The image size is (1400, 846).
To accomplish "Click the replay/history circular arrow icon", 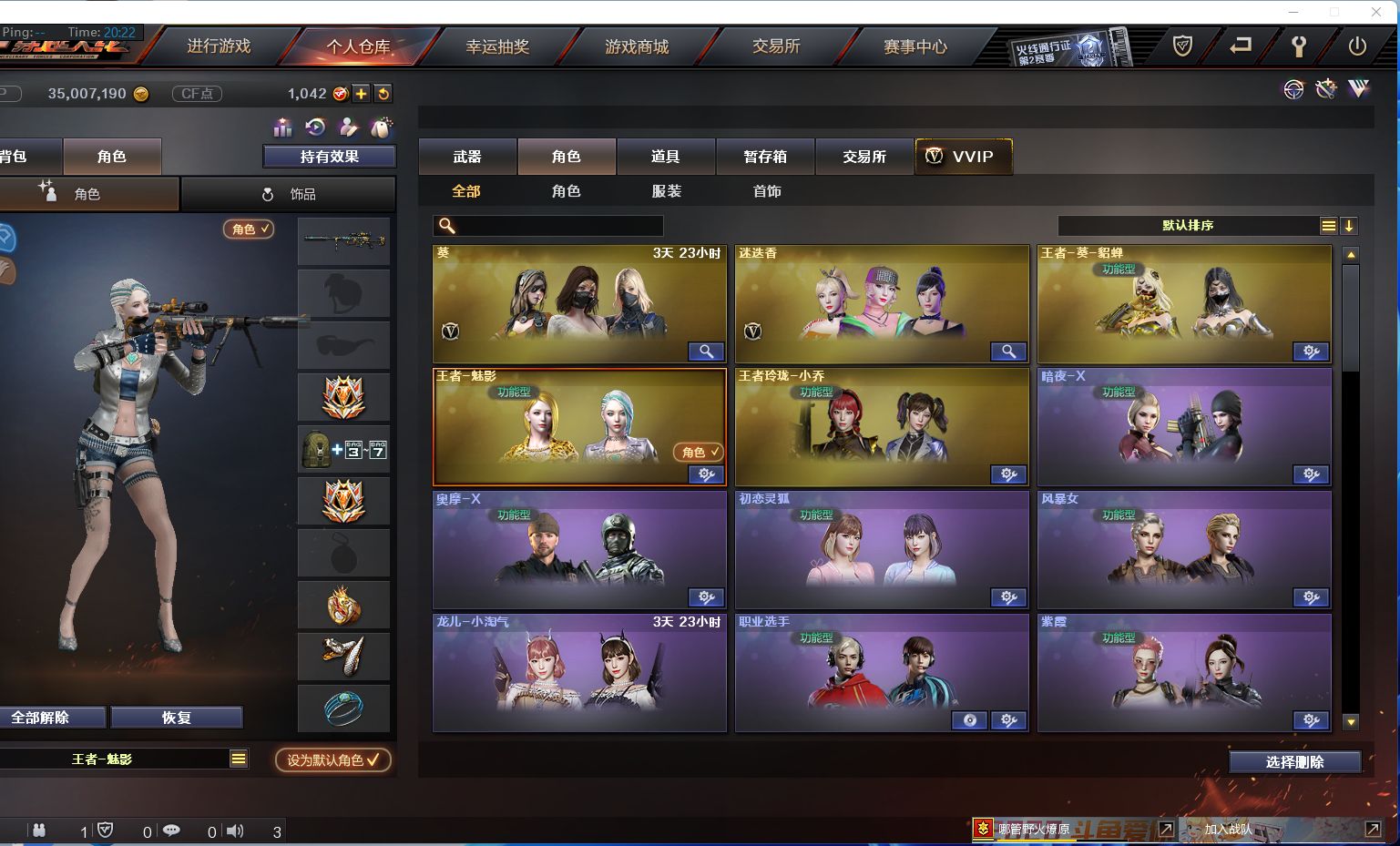I will point(315,128).
